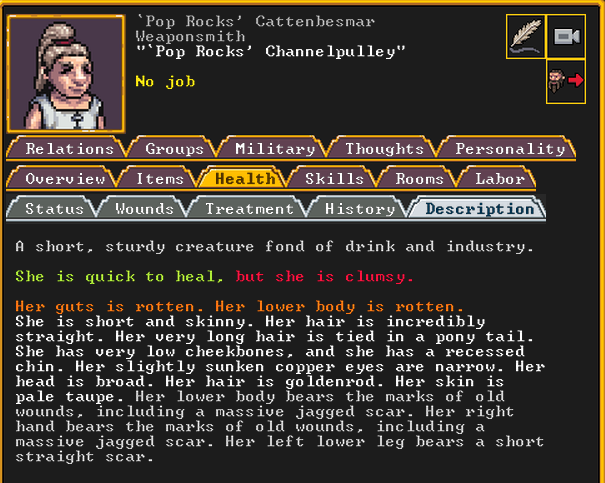Click the Health tab
Viewport: 605px width, 483px height.
pos(244,179)
